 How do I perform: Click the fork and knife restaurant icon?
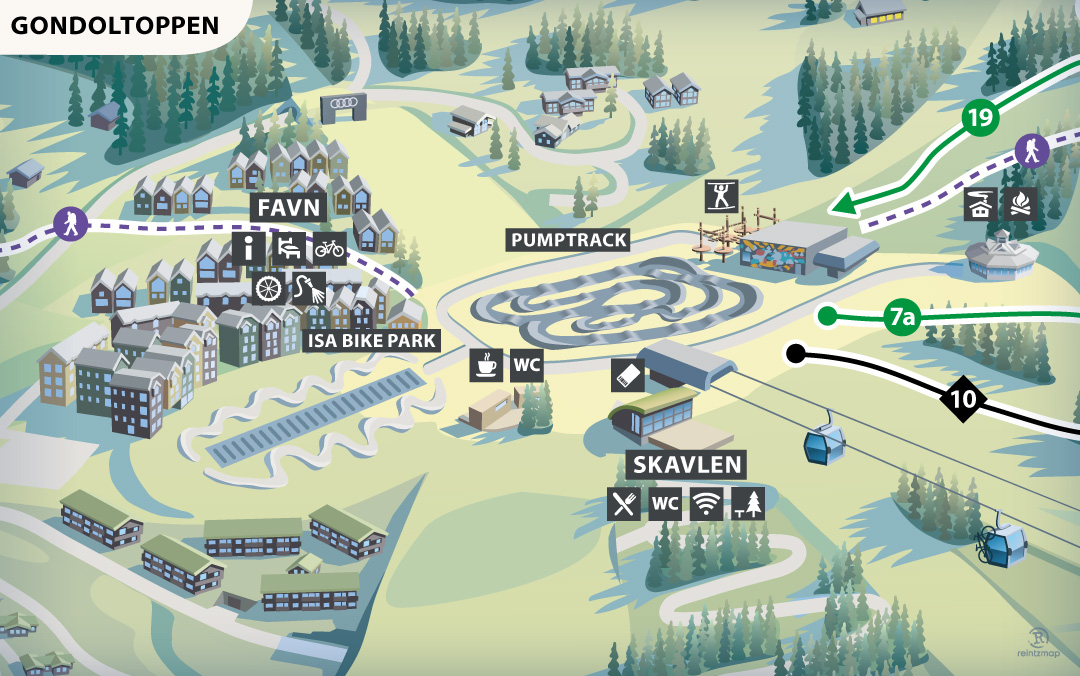(624, 504)
